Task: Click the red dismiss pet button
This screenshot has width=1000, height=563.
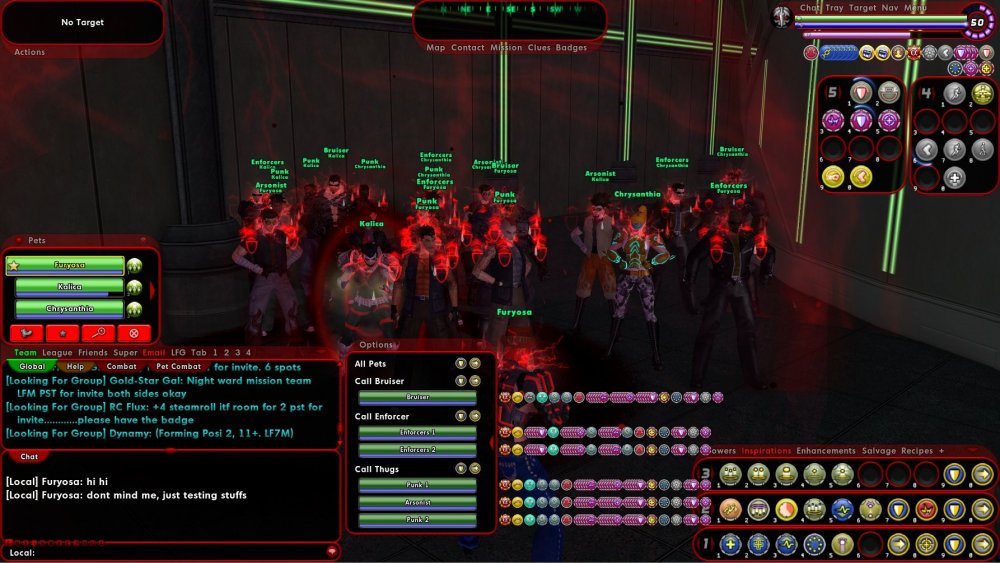Action: pyautogui.click(x=133, y=333)
